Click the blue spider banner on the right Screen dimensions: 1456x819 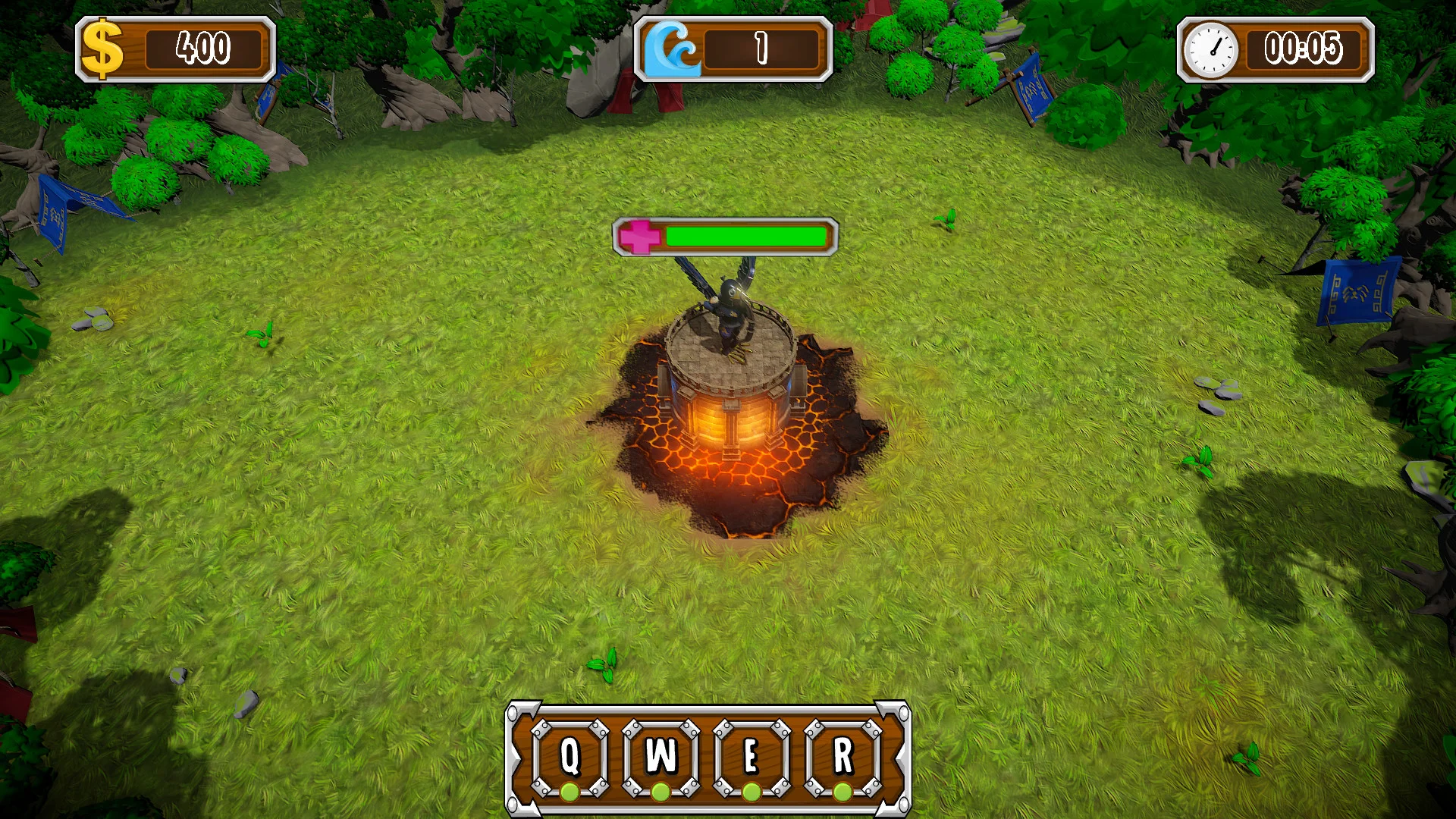tap(1357, 292)
